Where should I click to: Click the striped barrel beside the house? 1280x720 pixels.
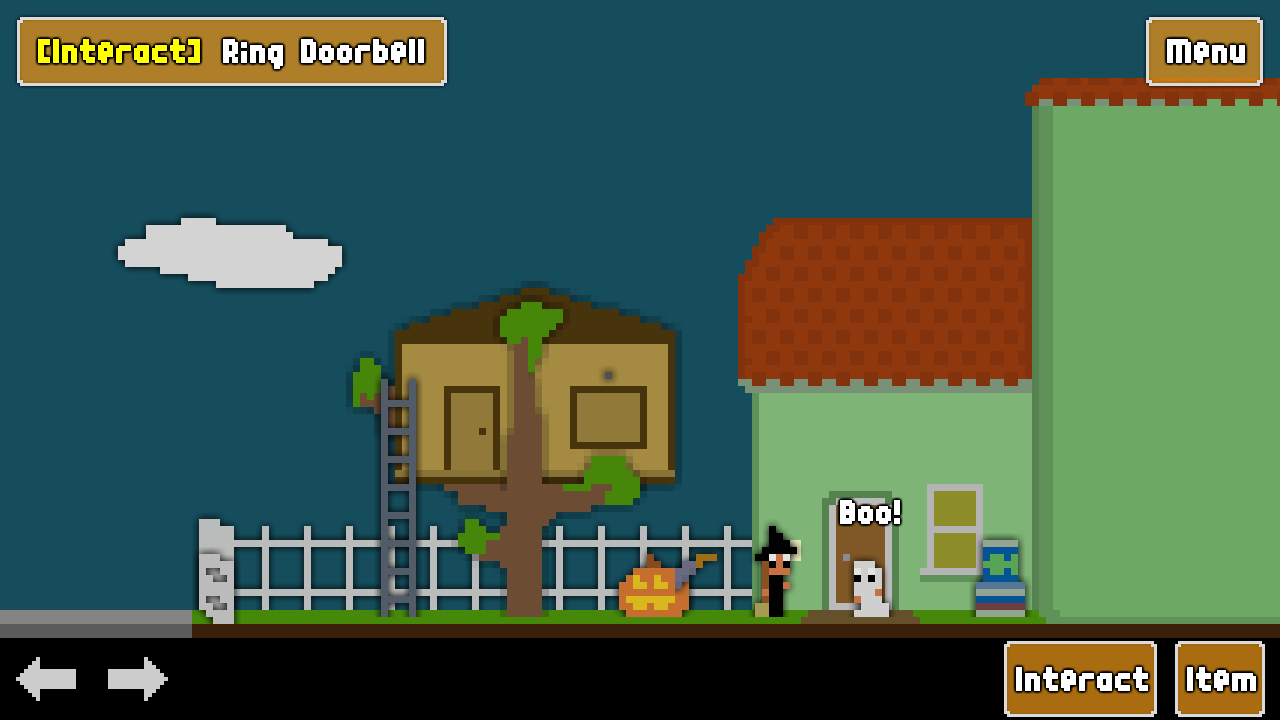pyautogui.click(x=1000, y=580)
